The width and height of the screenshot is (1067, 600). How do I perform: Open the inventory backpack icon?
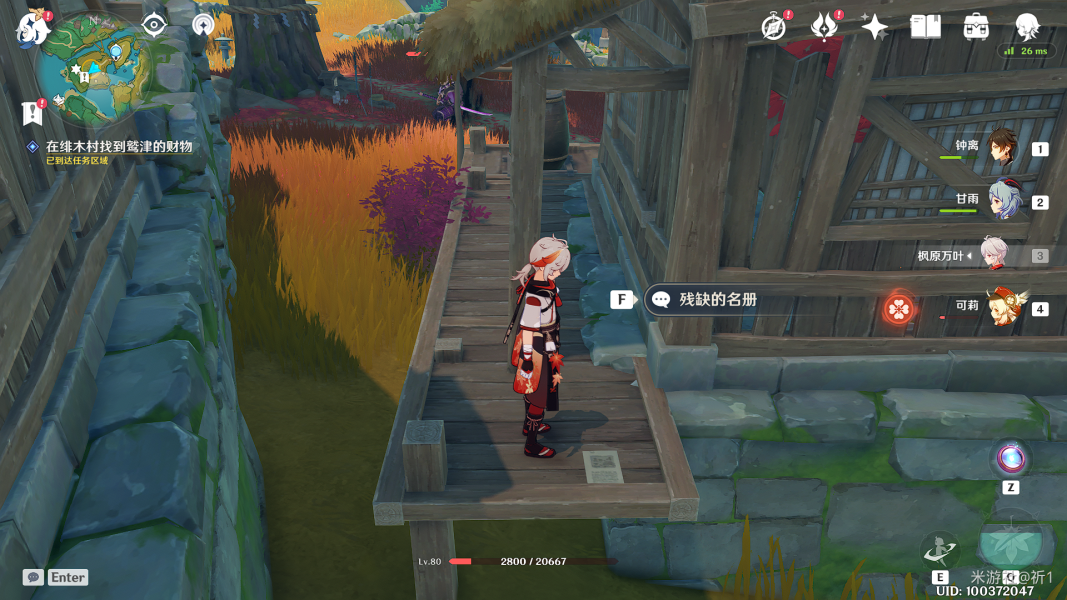976,27
